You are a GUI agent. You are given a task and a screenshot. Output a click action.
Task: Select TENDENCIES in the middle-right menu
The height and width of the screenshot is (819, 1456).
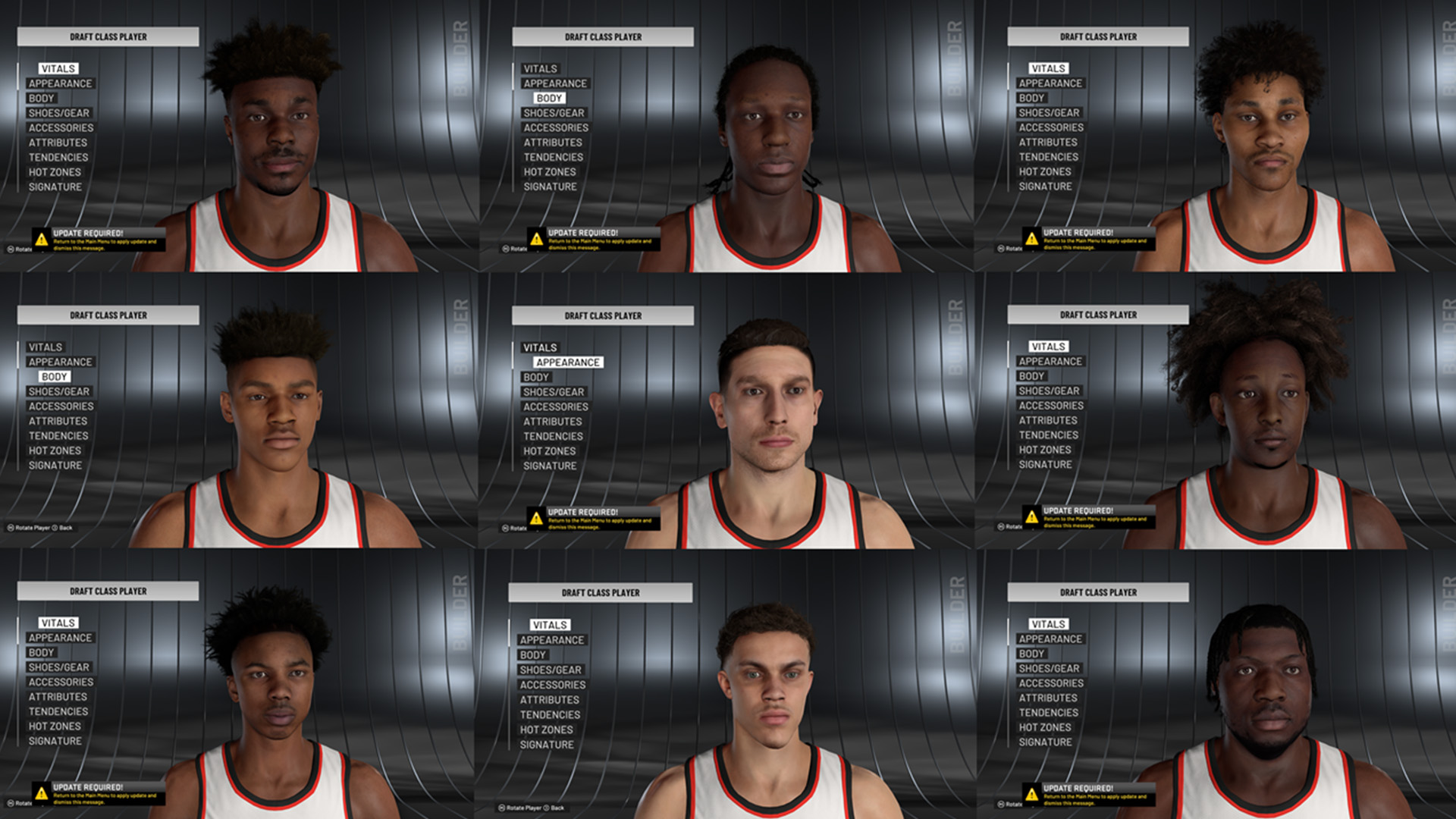point(1049,435)
